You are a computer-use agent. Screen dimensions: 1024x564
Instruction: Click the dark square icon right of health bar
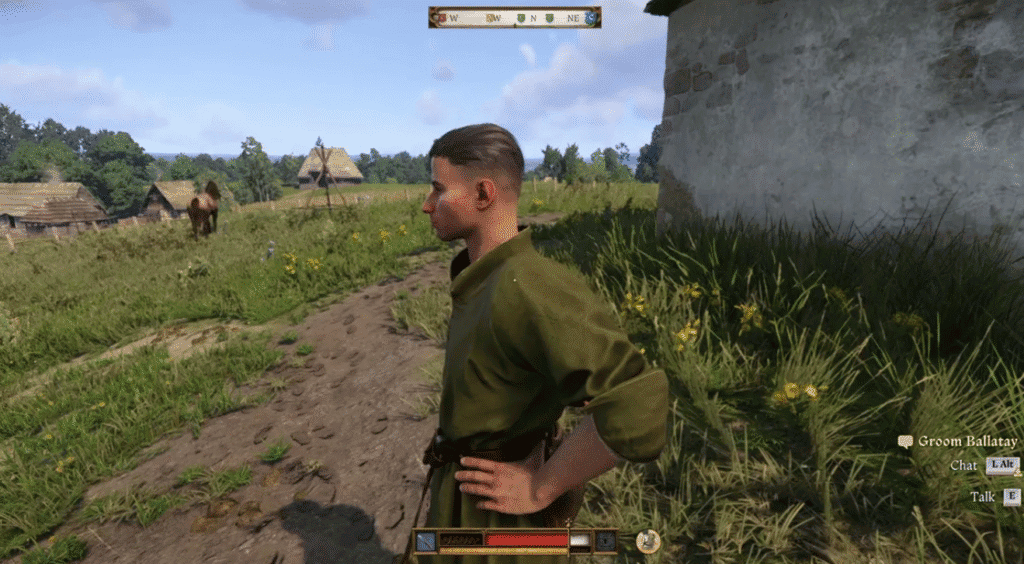pyautogui.click(x=606, y=541)
